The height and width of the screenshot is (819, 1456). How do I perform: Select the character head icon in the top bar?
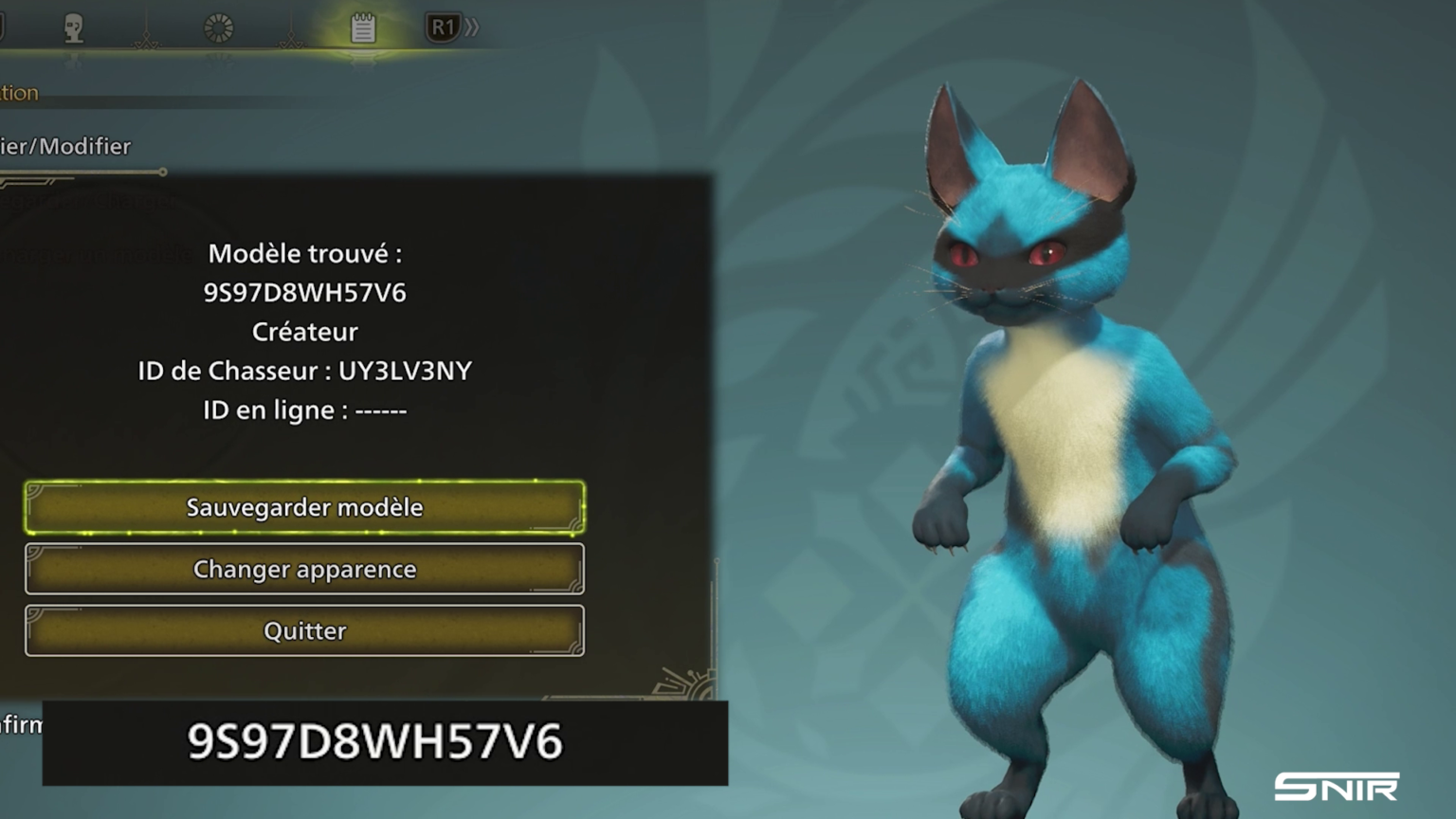pos(73,27)
